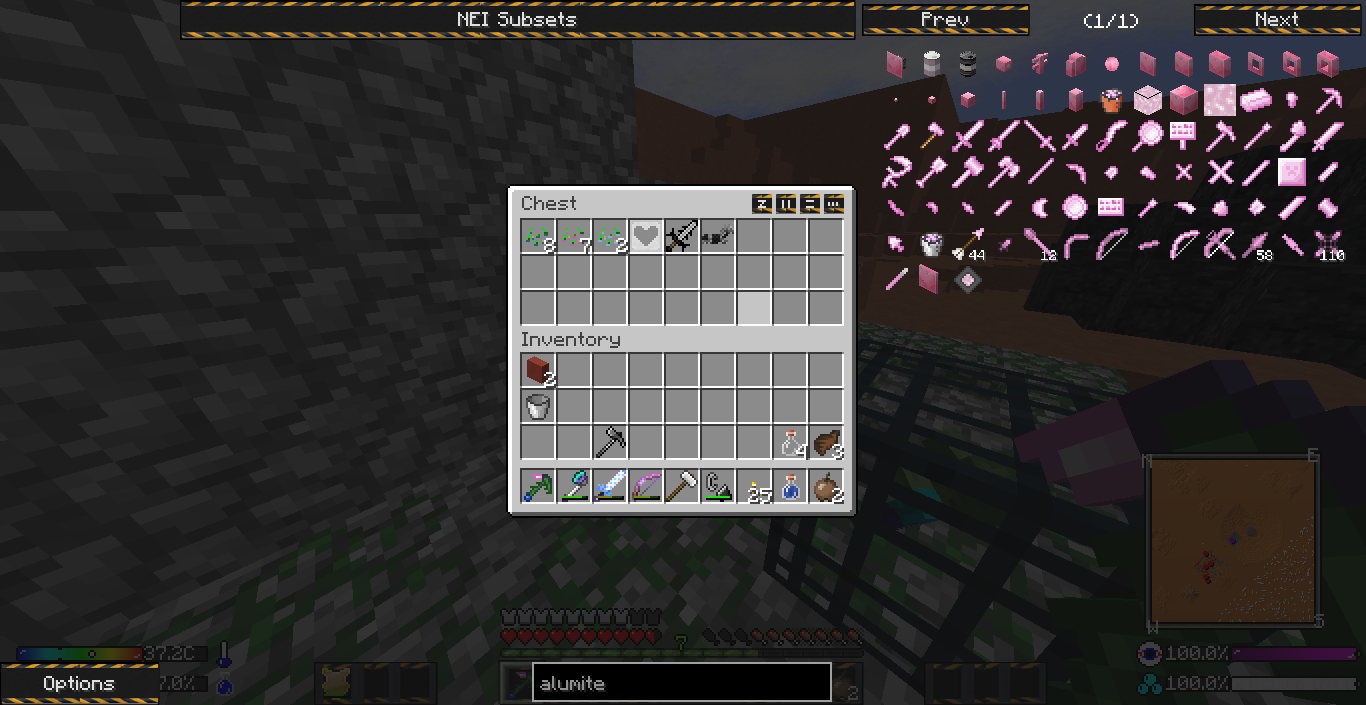Image resolution: width=1366 pixels, height=705 pixels.
Task: Select the grey heart item in chest
Action: tap(646, 237)
